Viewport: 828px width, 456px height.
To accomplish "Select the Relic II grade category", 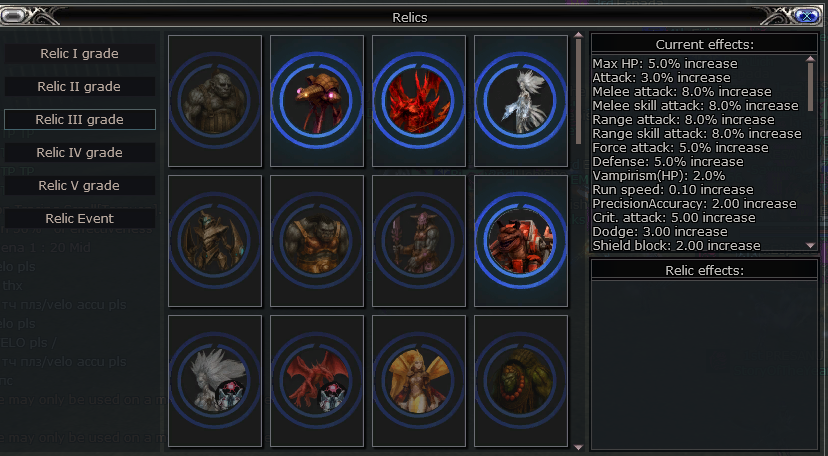I will 80,86.
